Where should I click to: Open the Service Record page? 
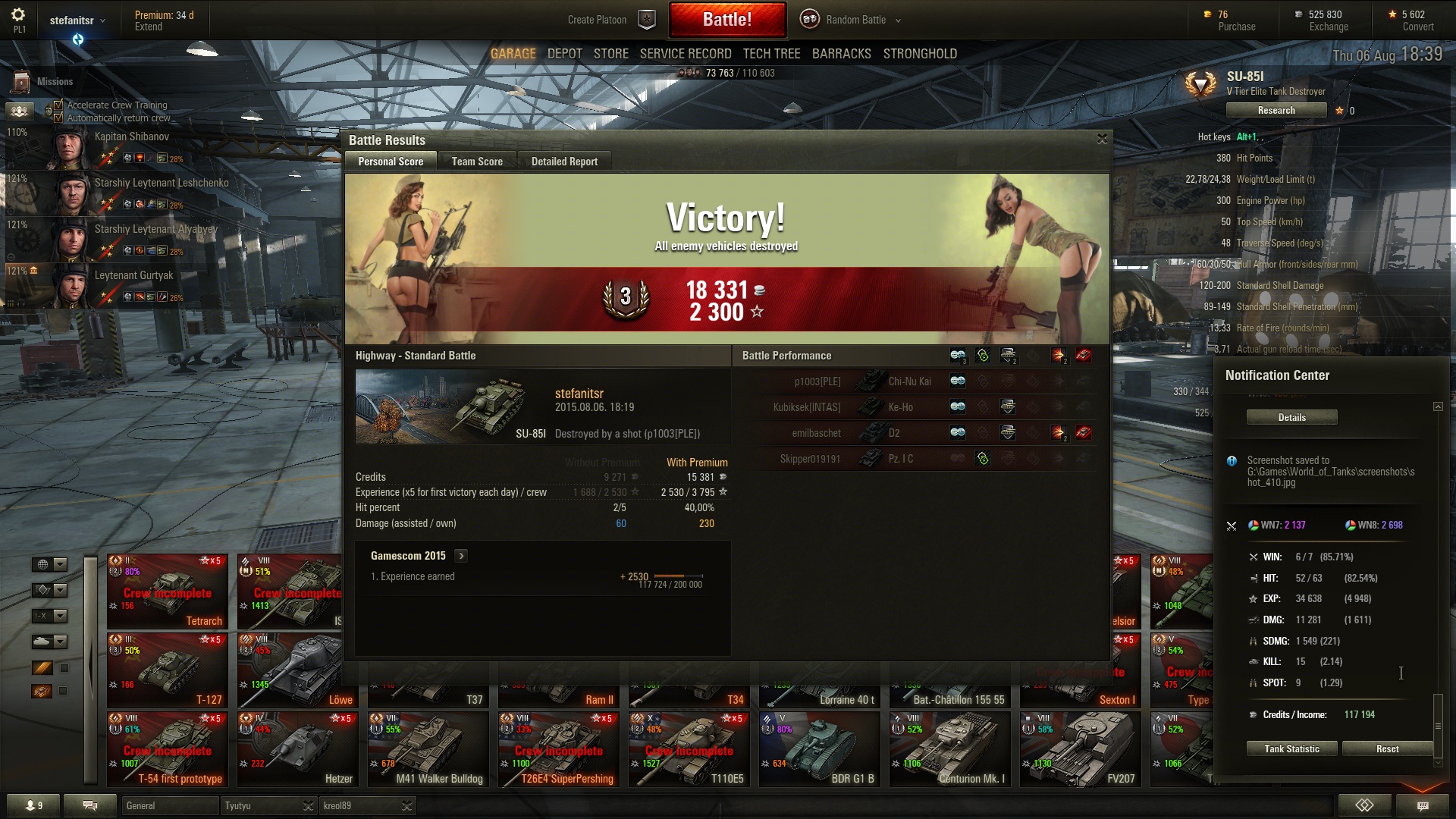(x=685, y=54)
